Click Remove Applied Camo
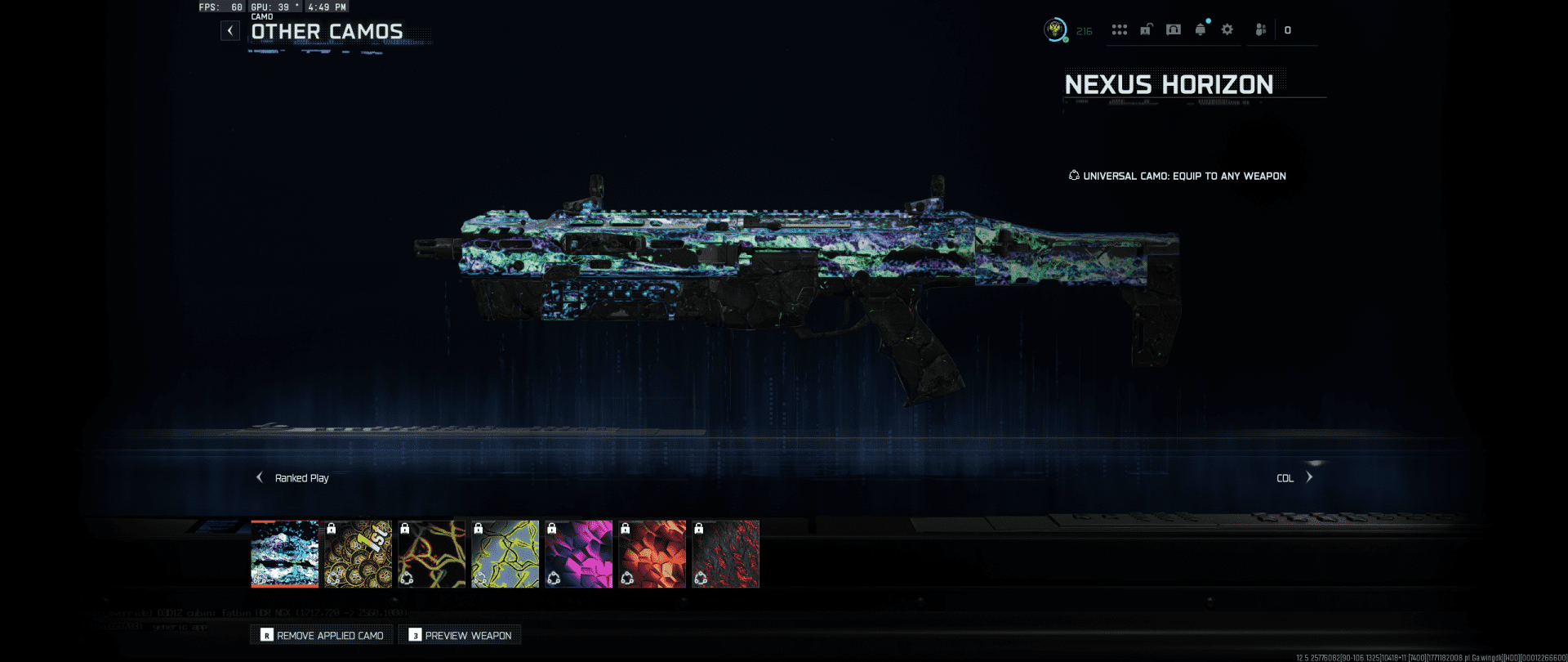The height and width of the screenshot is (662, 1568). click(x=321, y=634)
